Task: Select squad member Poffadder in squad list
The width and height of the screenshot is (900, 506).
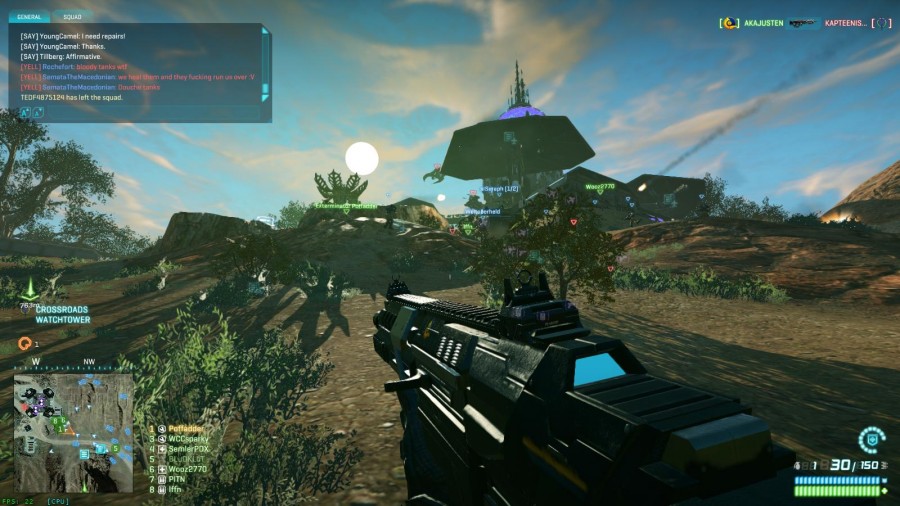Action: [x=185, y=428]
